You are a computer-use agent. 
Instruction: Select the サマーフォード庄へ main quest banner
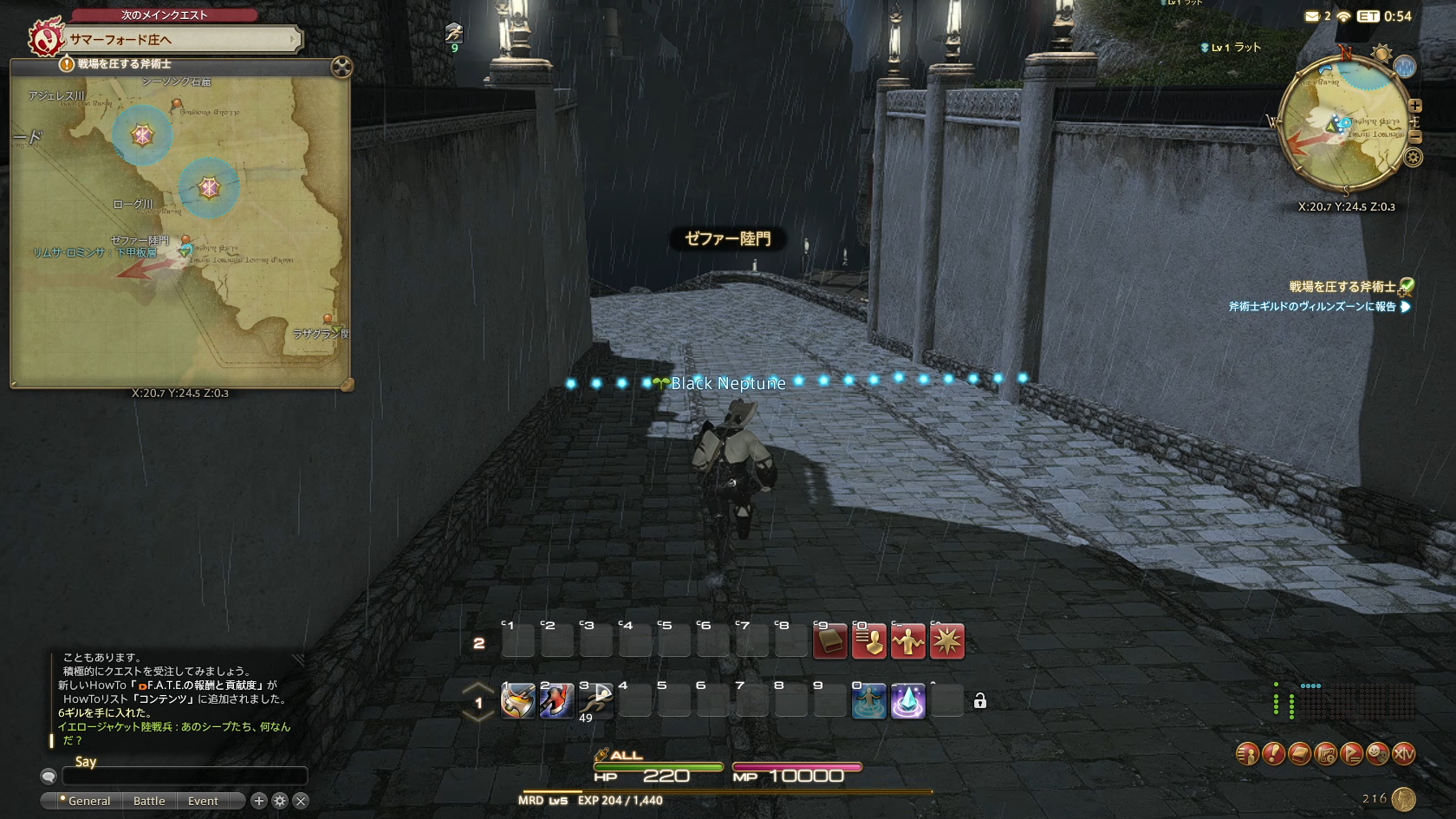click(182, 40)
